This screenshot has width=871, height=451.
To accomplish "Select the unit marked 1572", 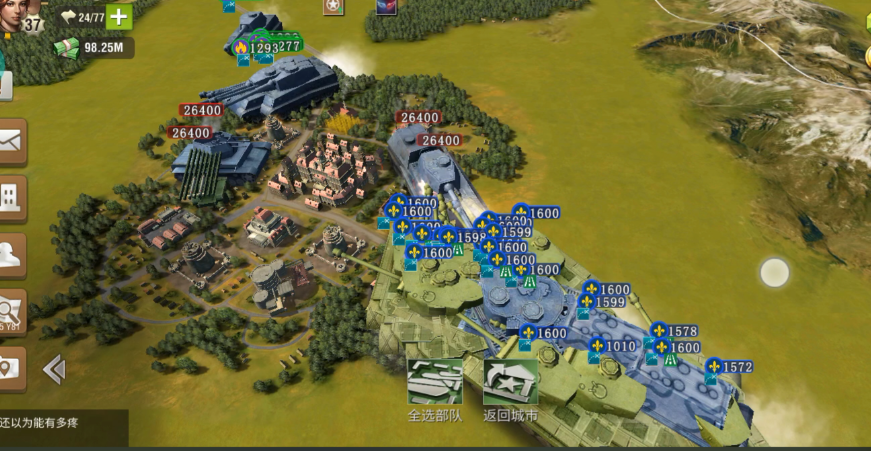I will pos(728,368).
